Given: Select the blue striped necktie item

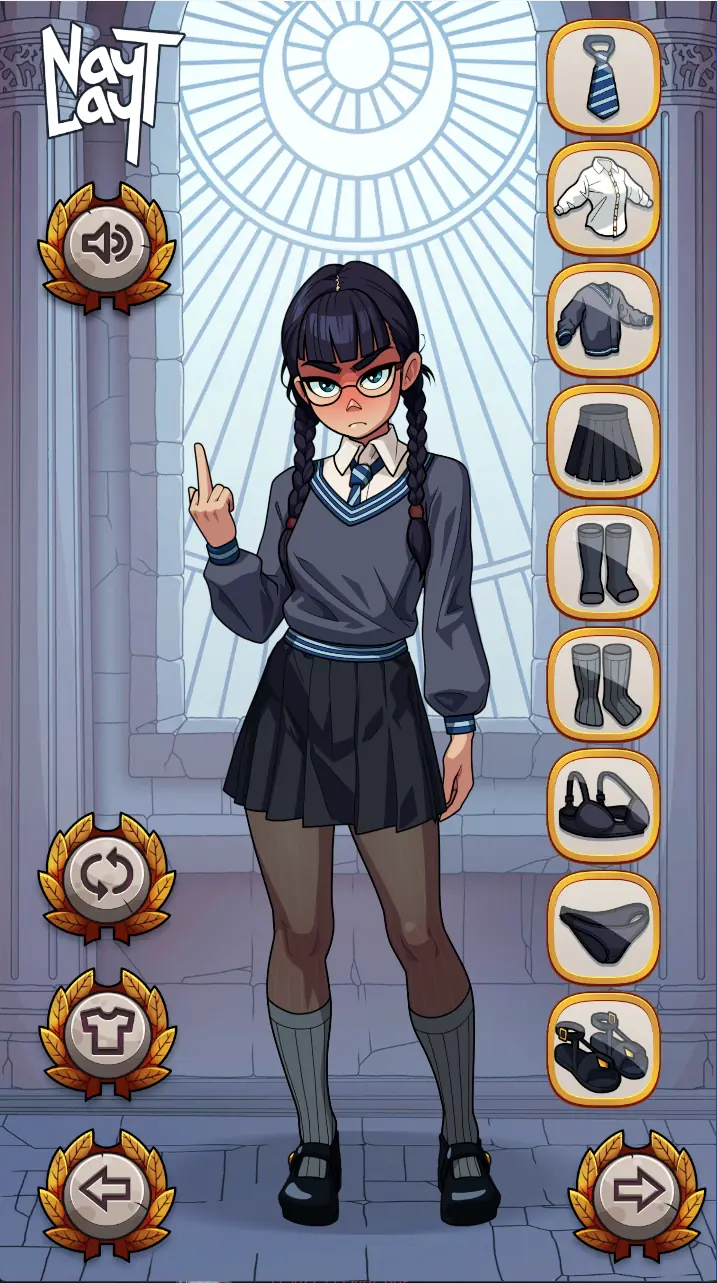Looking at the screenshot, I should pyautogui.click(x=604, y=76).
